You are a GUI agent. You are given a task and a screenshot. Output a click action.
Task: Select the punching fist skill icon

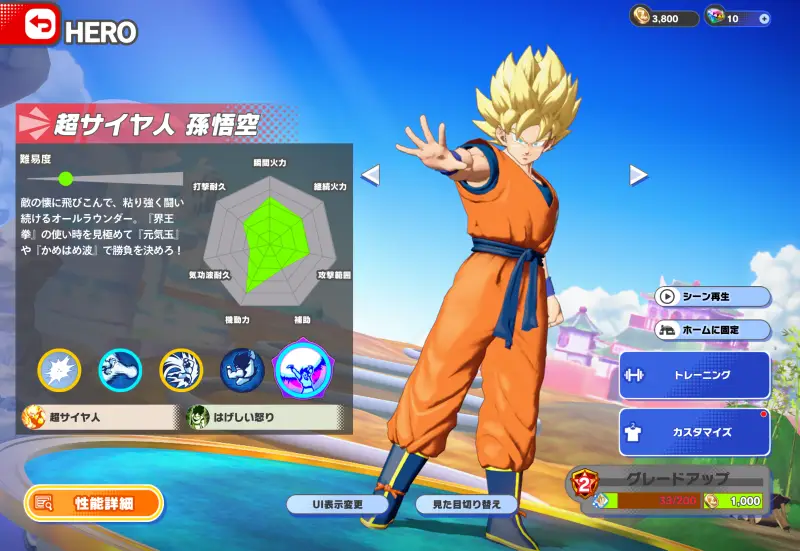[x=119, y=370]
